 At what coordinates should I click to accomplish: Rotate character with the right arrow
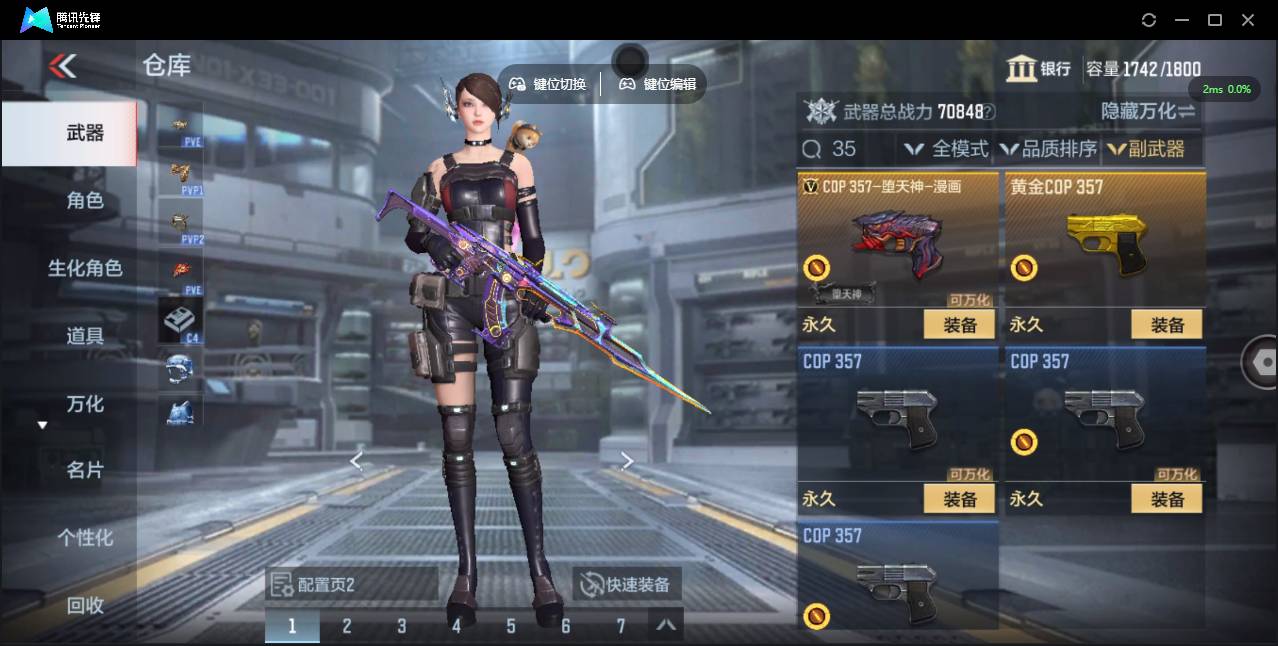click(x=627, y=460)
